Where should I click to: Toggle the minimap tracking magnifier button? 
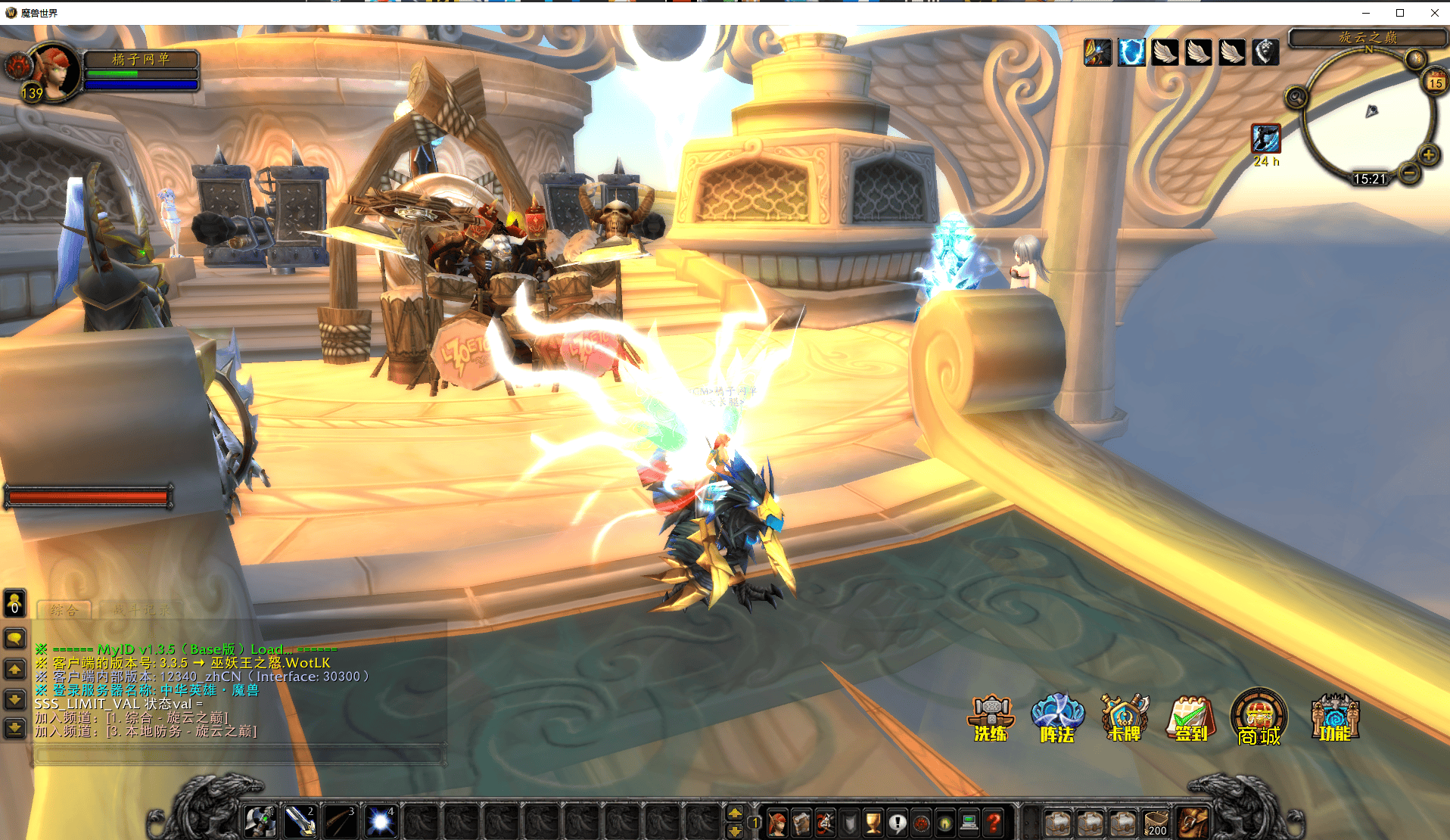[1296, 97]
